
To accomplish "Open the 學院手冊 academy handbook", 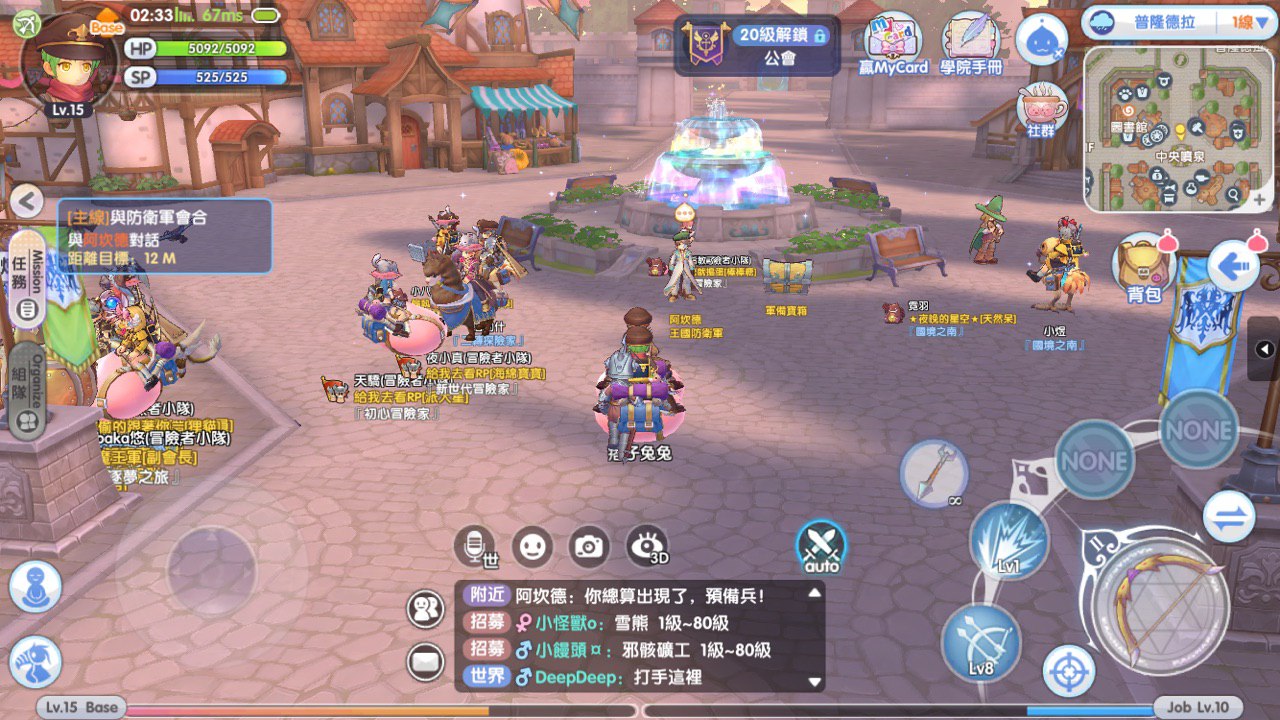I will (x=972, y=45).
